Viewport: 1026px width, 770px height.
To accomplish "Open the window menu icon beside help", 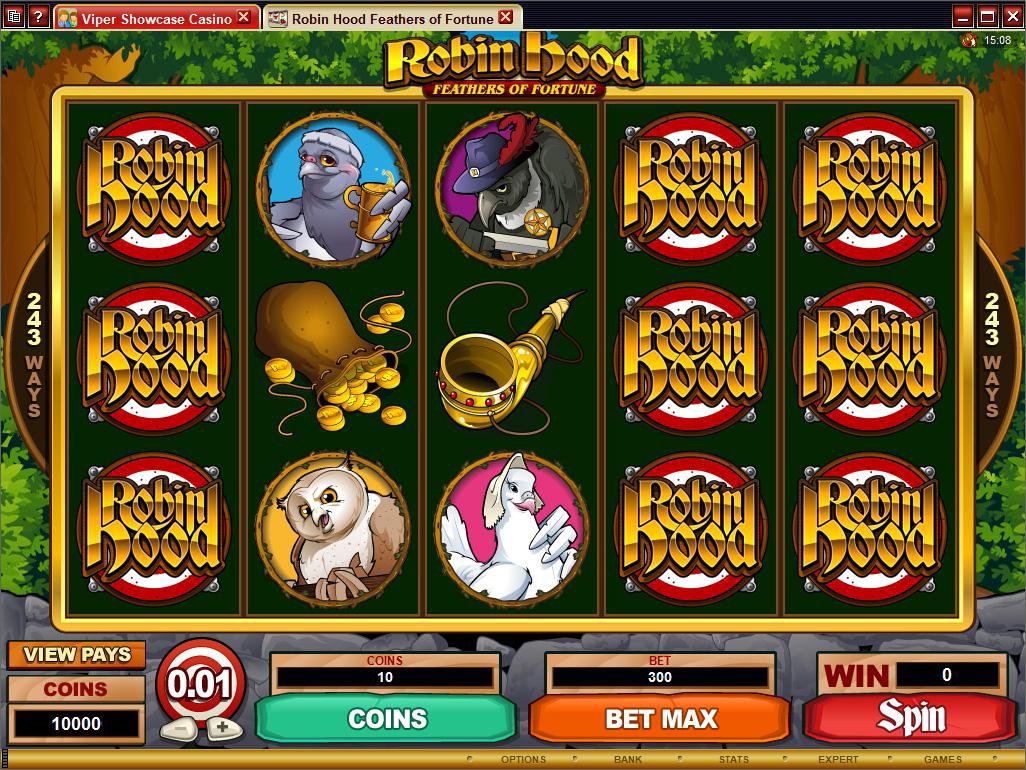I will pyautogui.click(x=13, y=17).
